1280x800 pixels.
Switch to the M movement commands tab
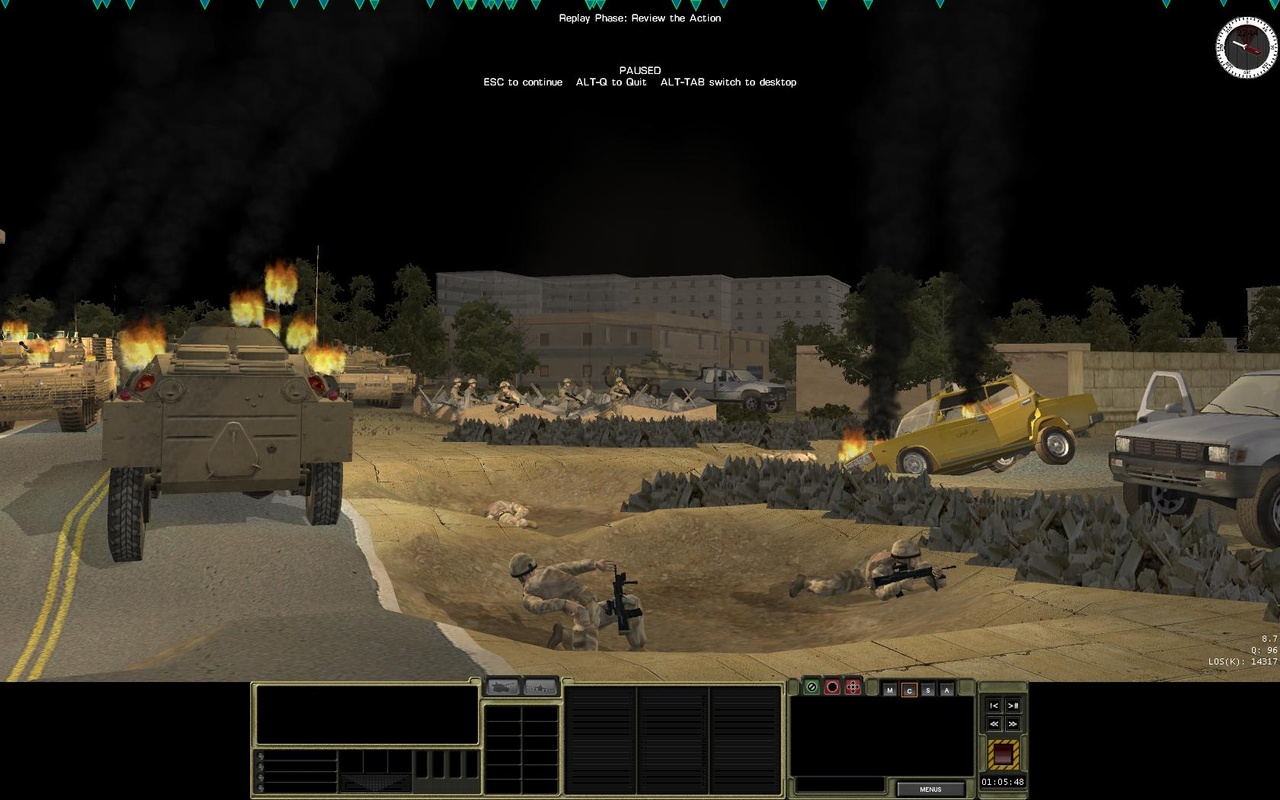pyautogui.click(x=890, y=690)
